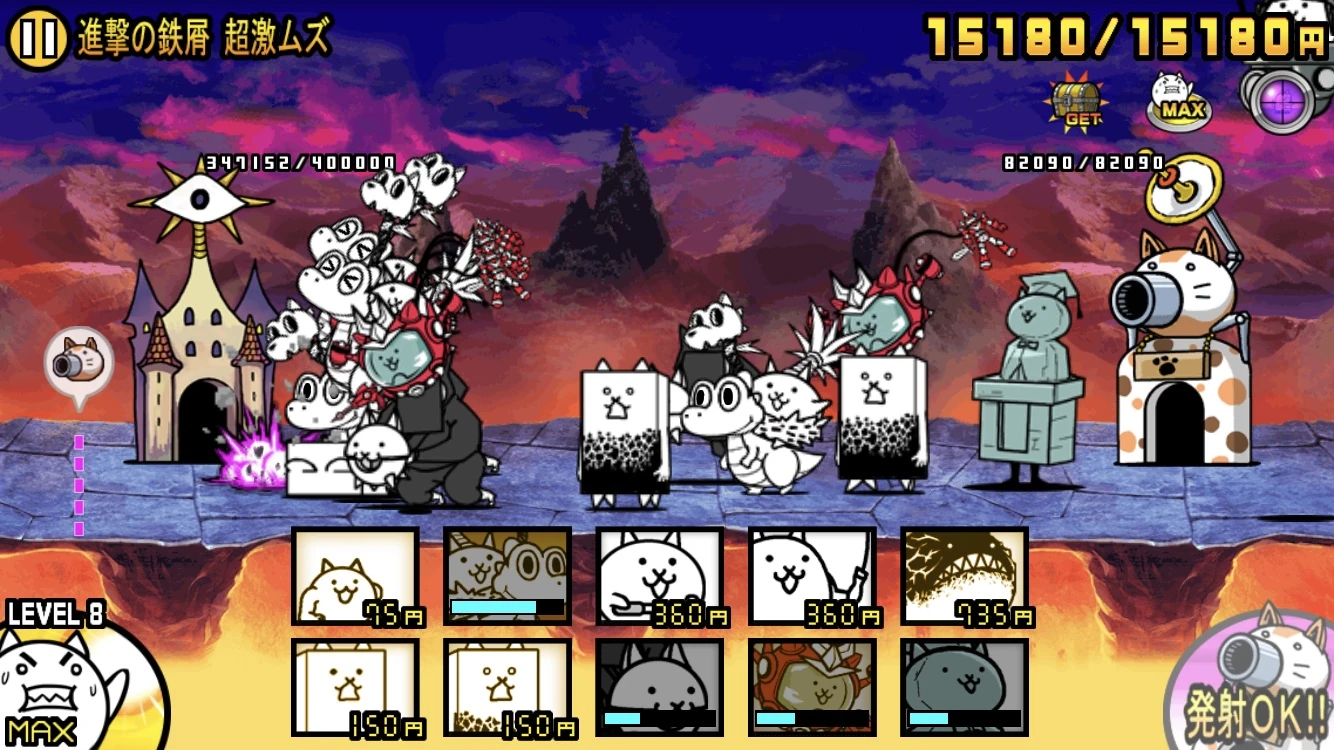Click the grayed-out gray cat recharge slot

pyautogui.click(x=660, y=692)
